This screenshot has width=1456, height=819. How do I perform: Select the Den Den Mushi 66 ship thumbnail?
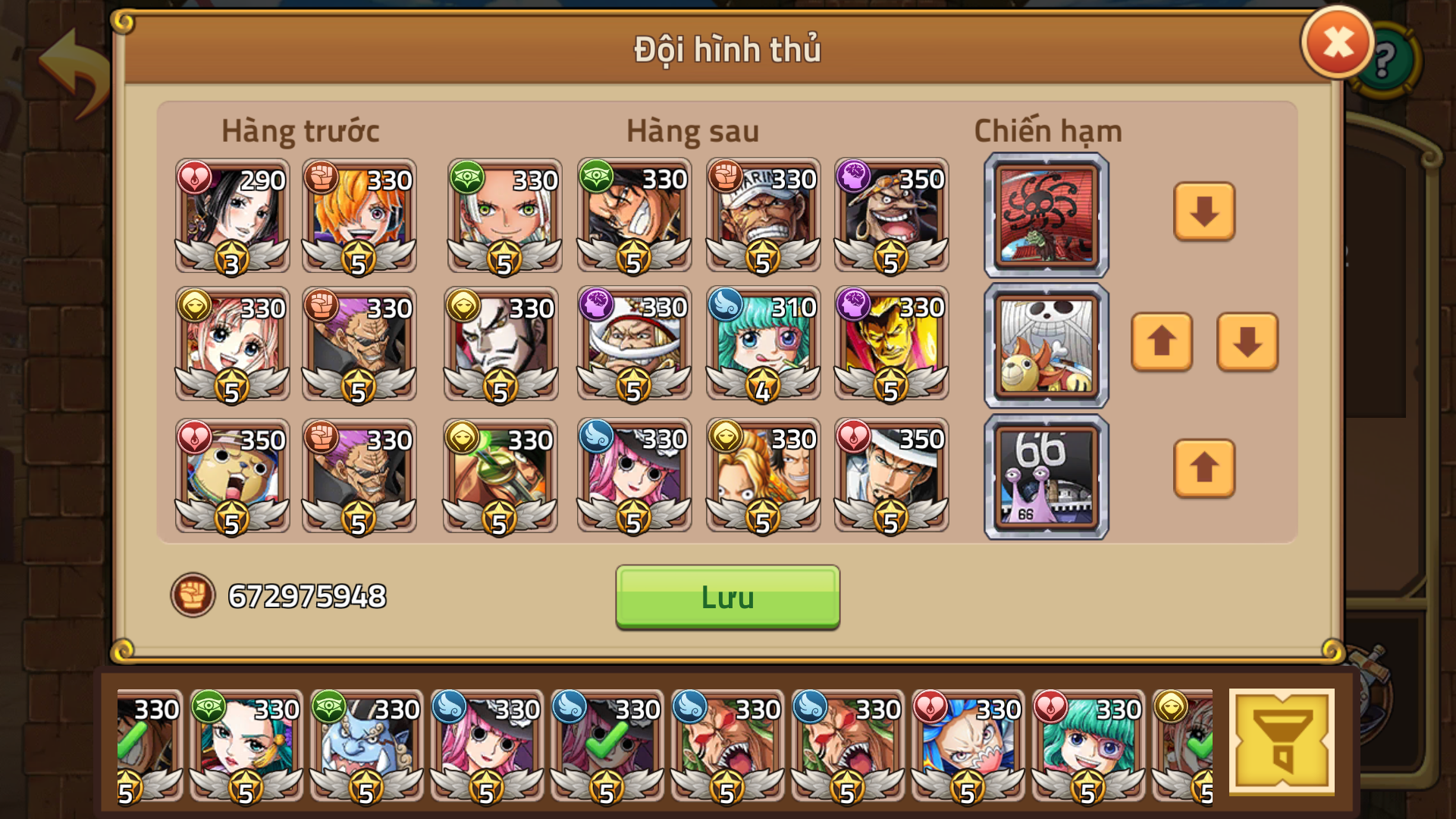tap(1045, 476)
